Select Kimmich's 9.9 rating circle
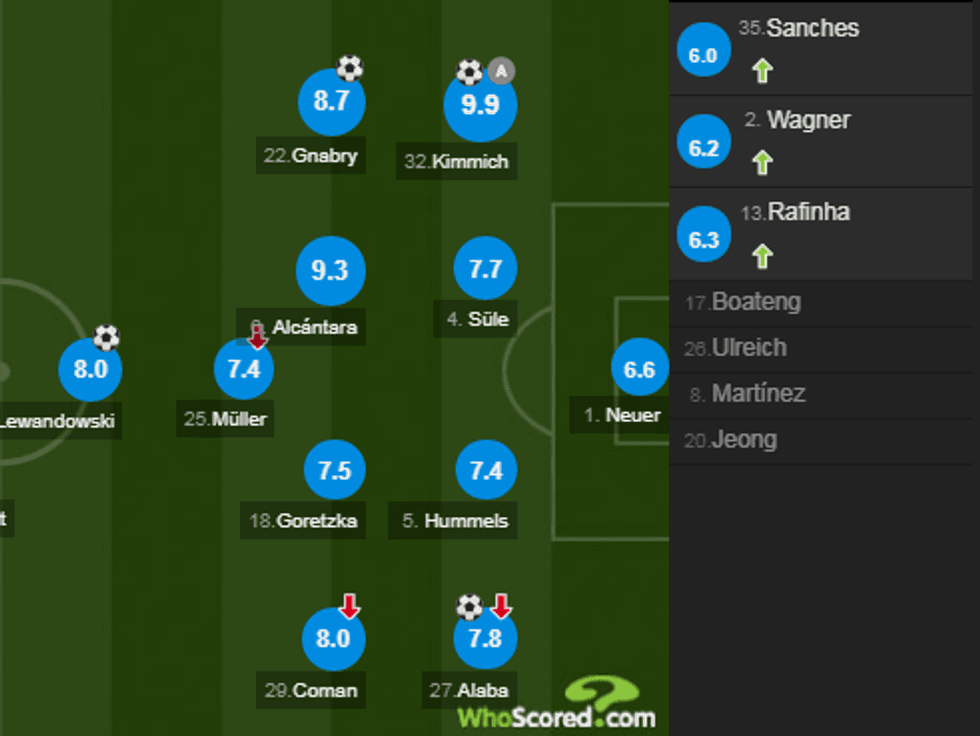 point(480,106)
